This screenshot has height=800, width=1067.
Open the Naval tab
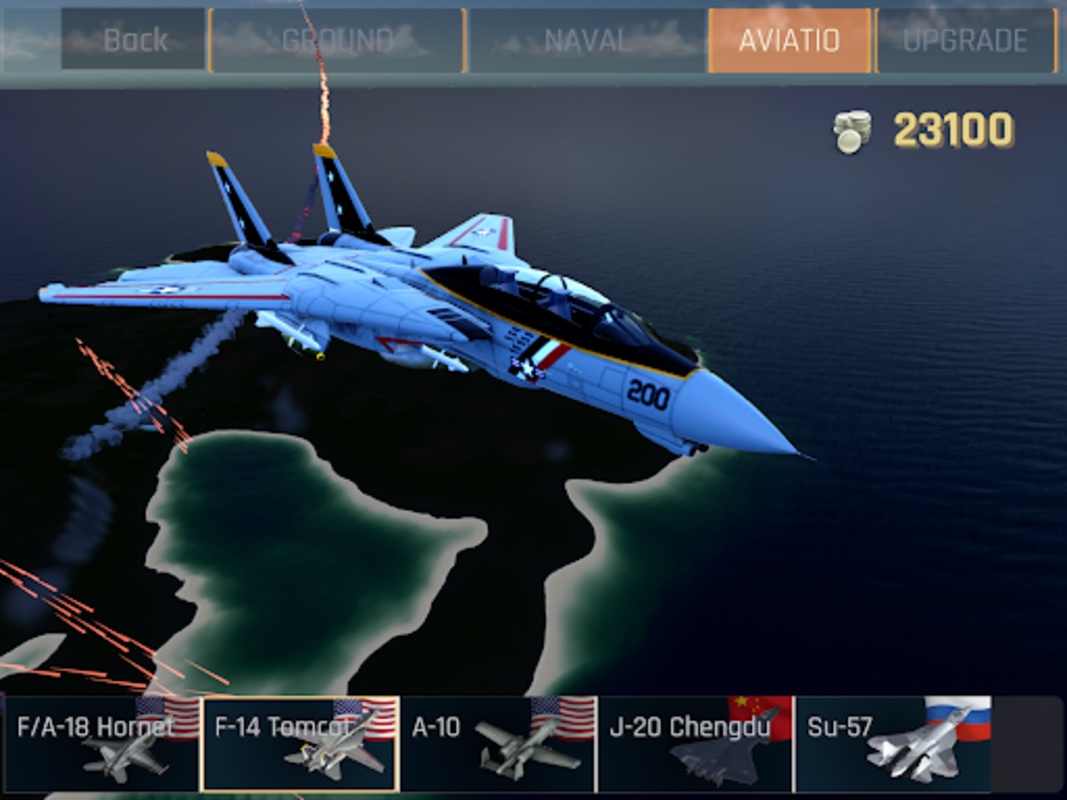(x=587, y=41)
